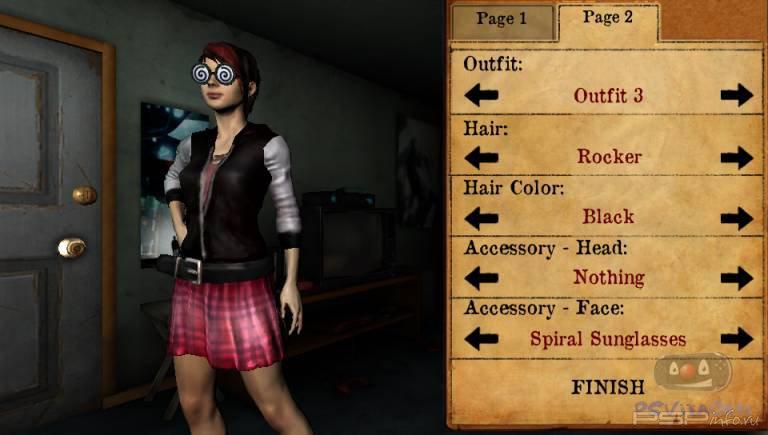This screenshot has height=435, width=768.
Task: Pick next Head Accessory option
Action: 736,278
